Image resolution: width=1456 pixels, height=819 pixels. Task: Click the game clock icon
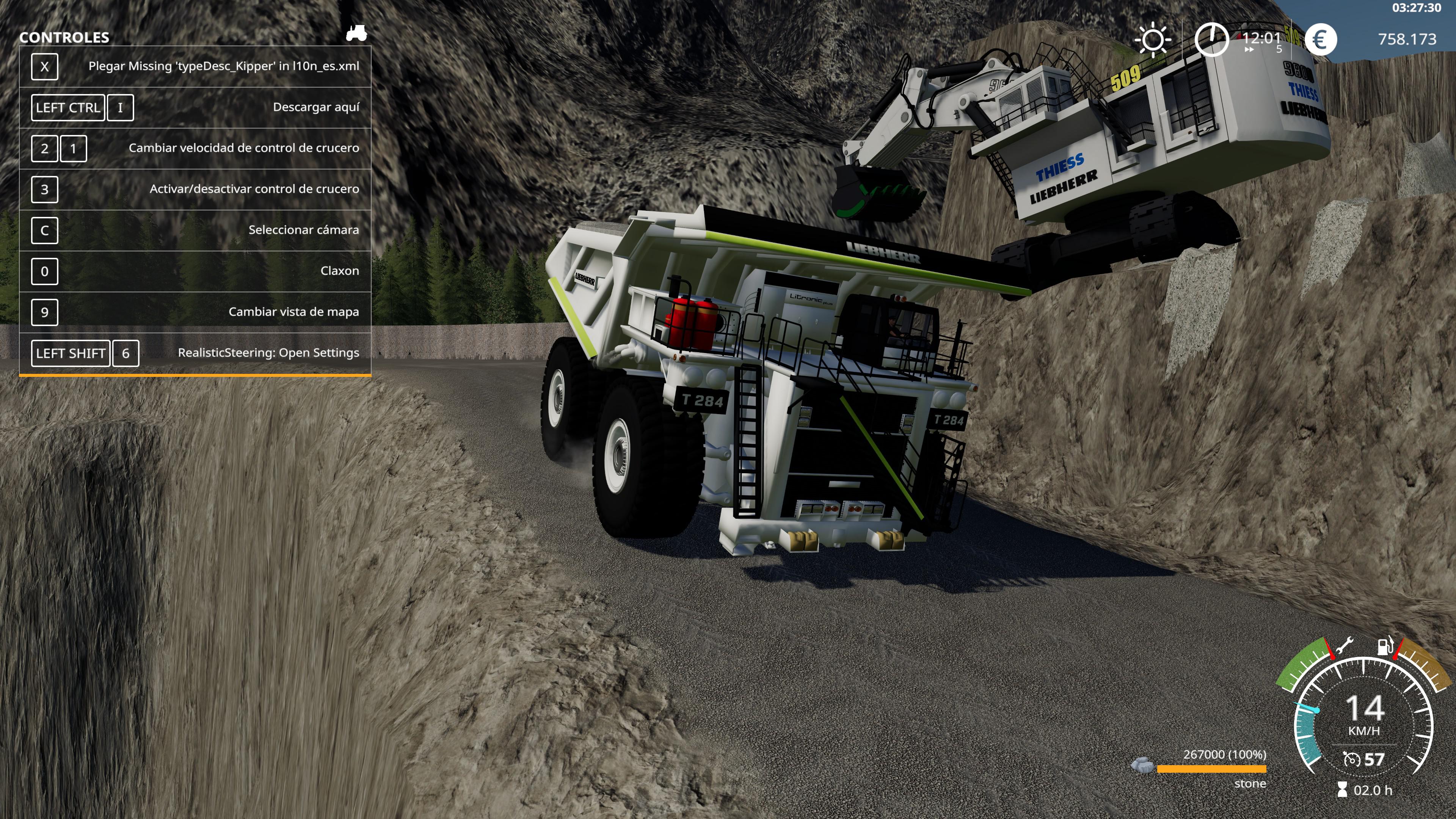(x=1211, y=39)
